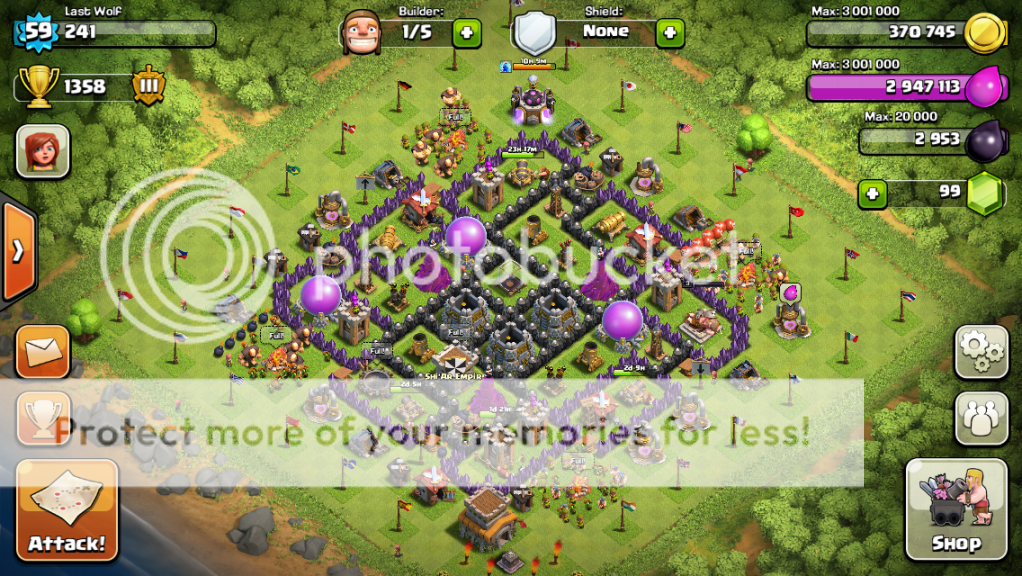Viewport: 1022px width, 576px height.
Task: Open the mail envelope inbox
Action: click(43, 351)
